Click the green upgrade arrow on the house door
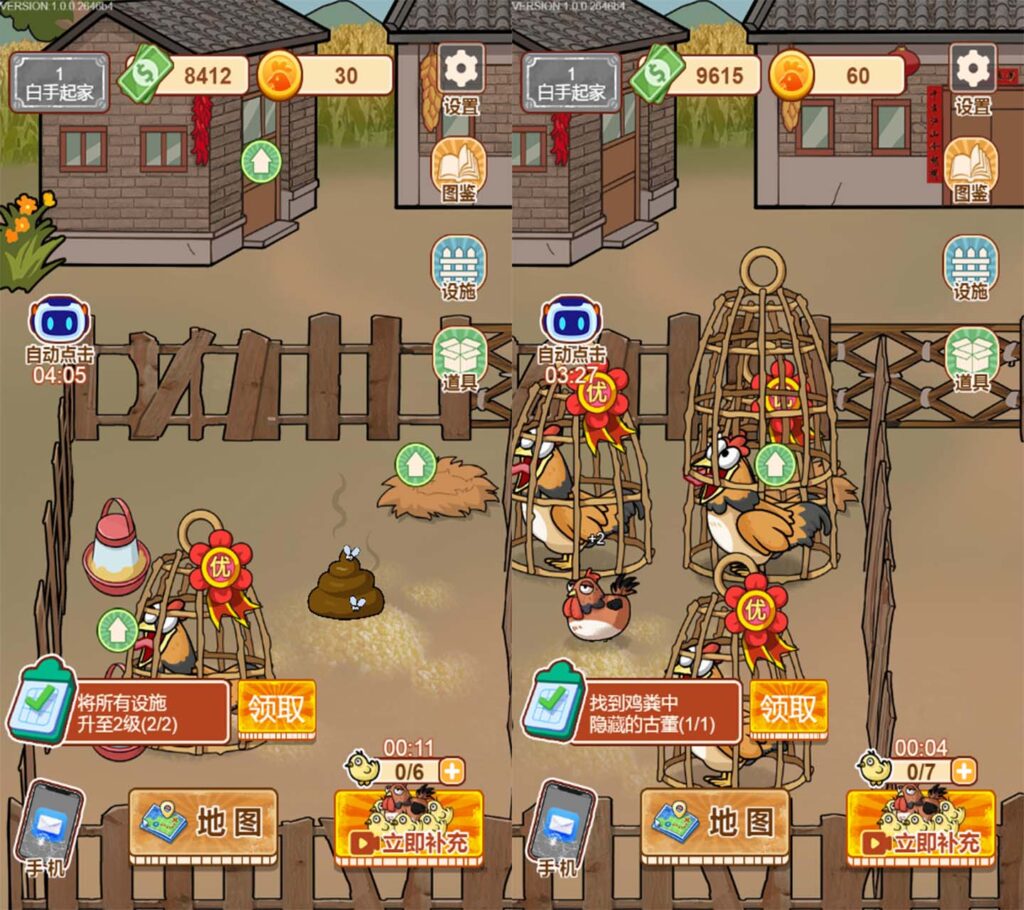This screenshot has height=910, width=1024. click(x=261, y=161)
